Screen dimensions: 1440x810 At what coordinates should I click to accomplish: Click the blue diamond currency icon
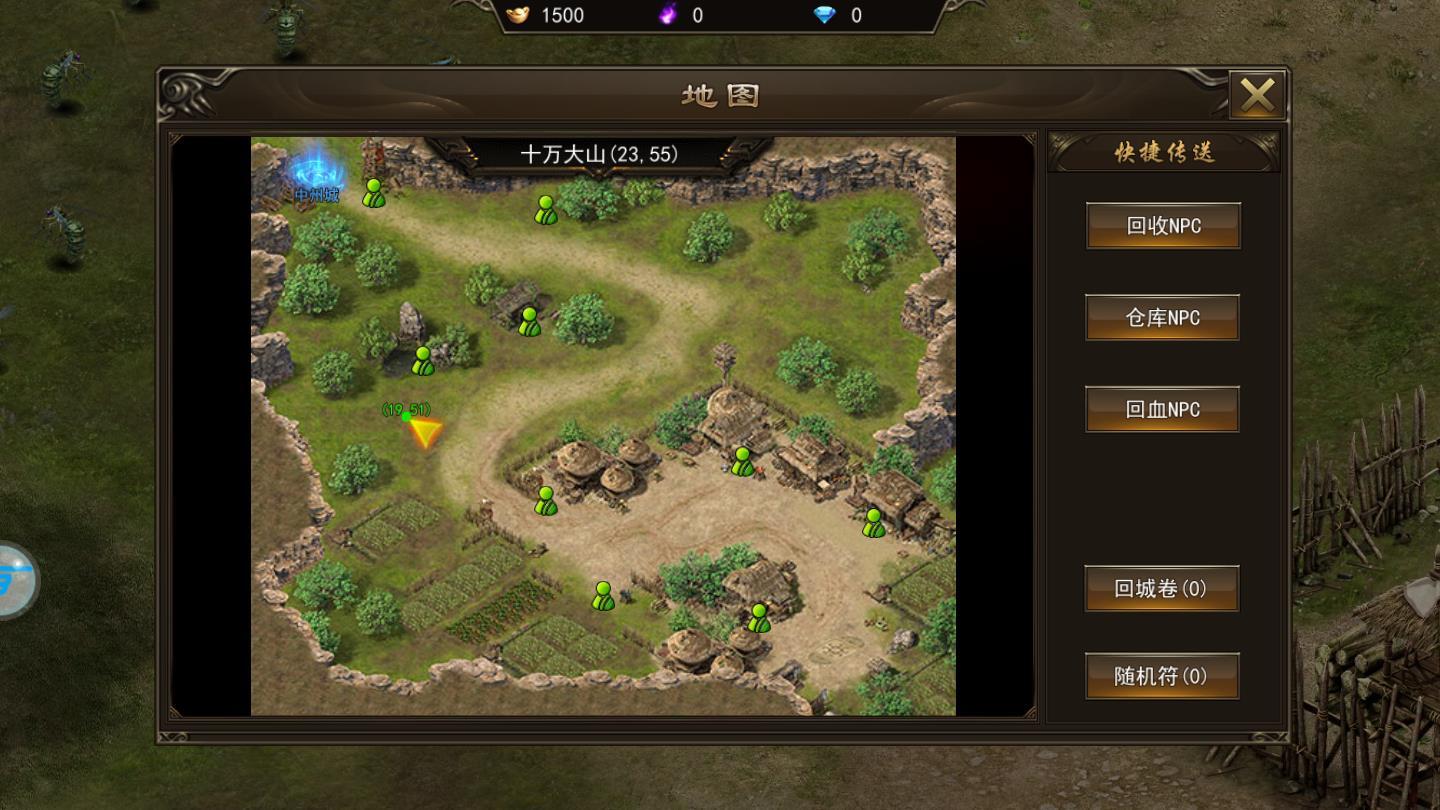coord(826,15)
